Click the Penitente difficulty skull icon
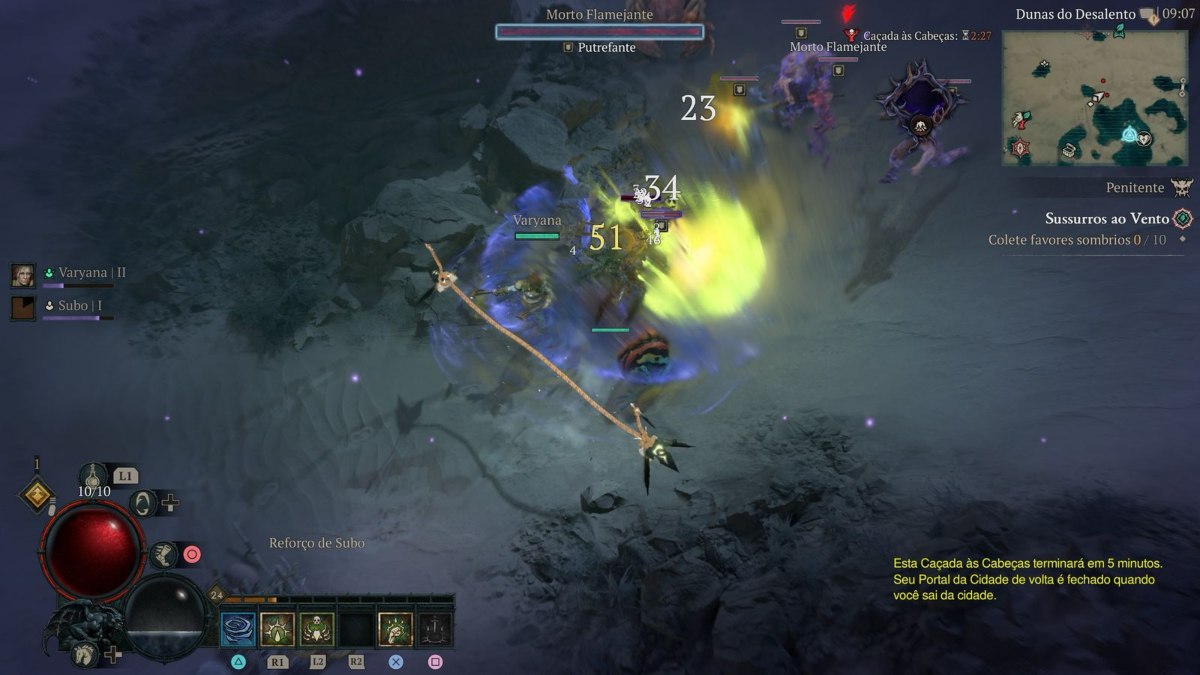 (1182, 187)
